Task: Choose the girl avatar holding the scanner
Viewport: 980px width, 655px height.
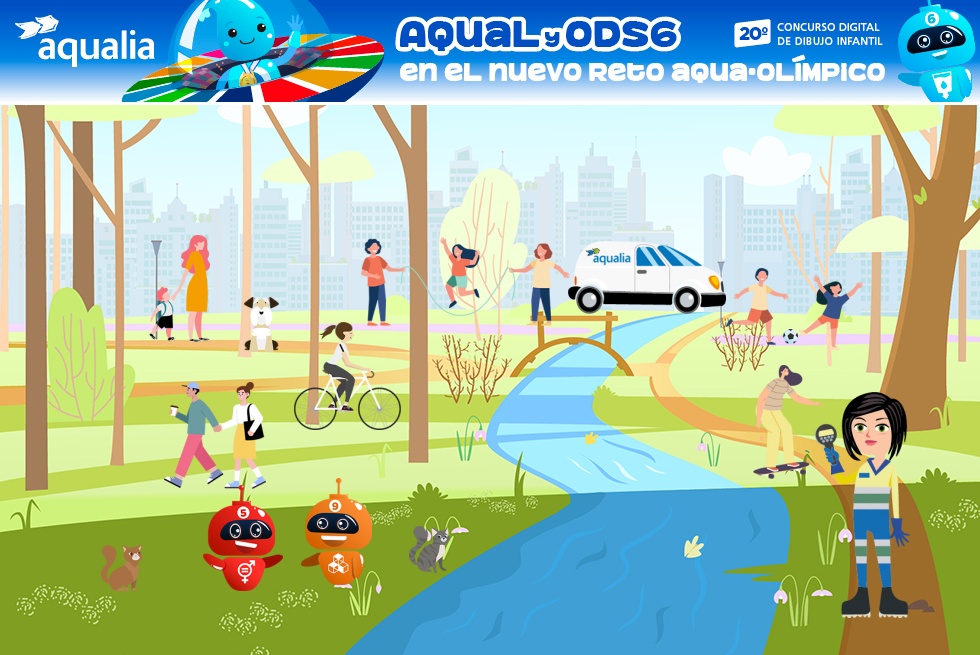Action: pyautogui.click(x=871, y=500)
